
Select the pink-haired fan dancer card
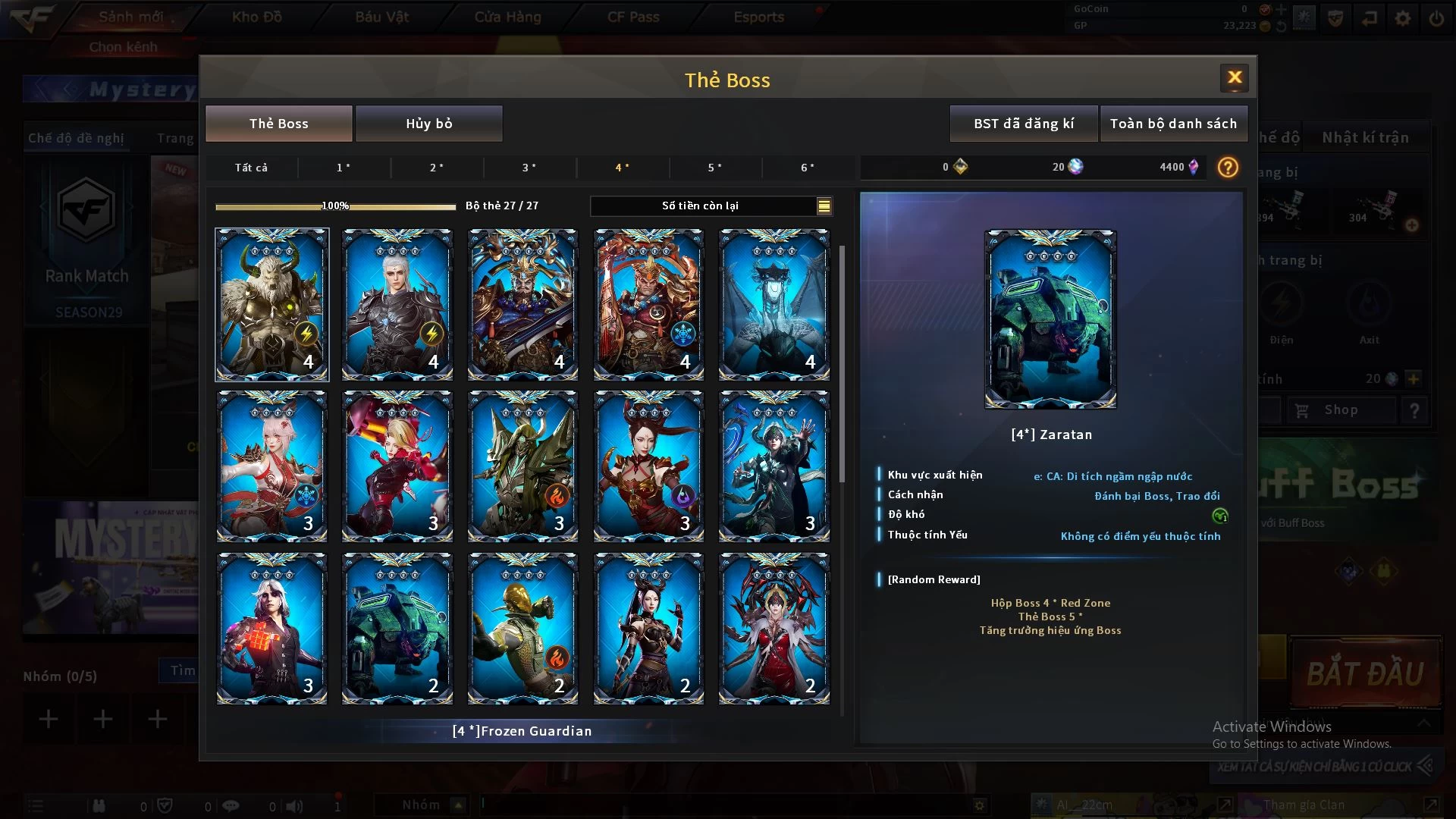click(x=271, y=466)
